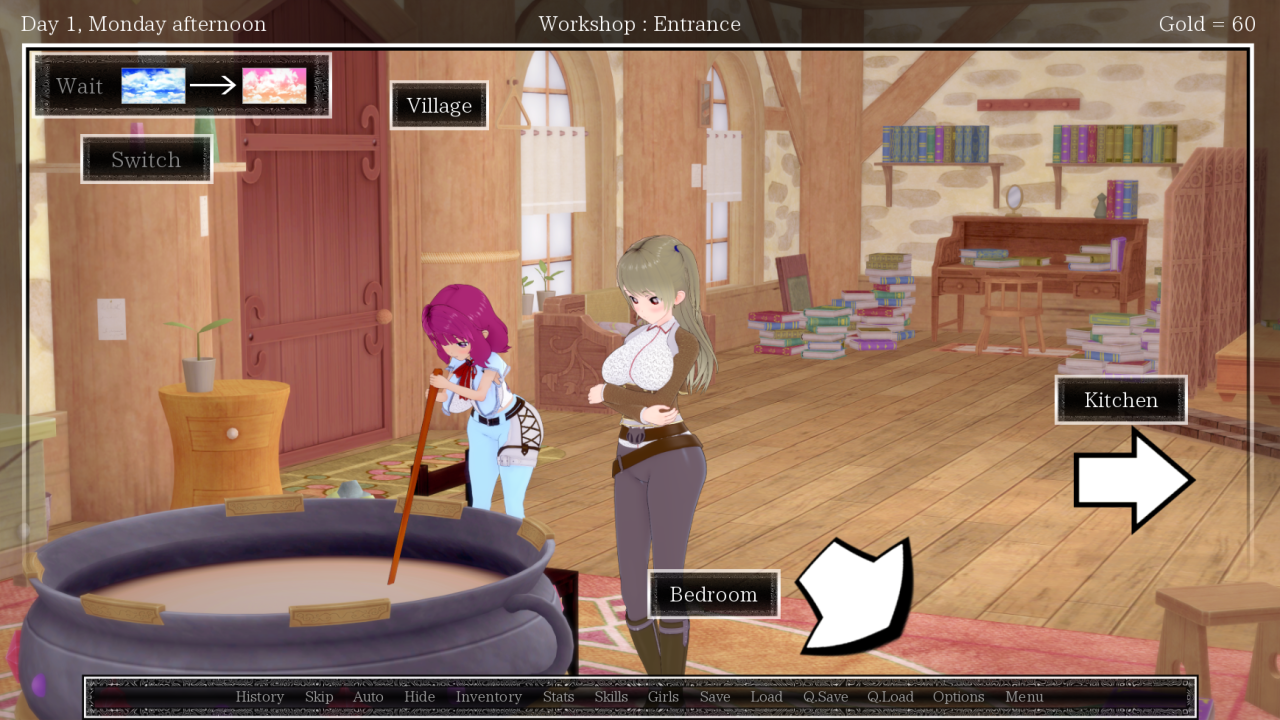Activate Skip in the bottom menu
Screen dimensions: 1280x720
(x=319, y=697)
